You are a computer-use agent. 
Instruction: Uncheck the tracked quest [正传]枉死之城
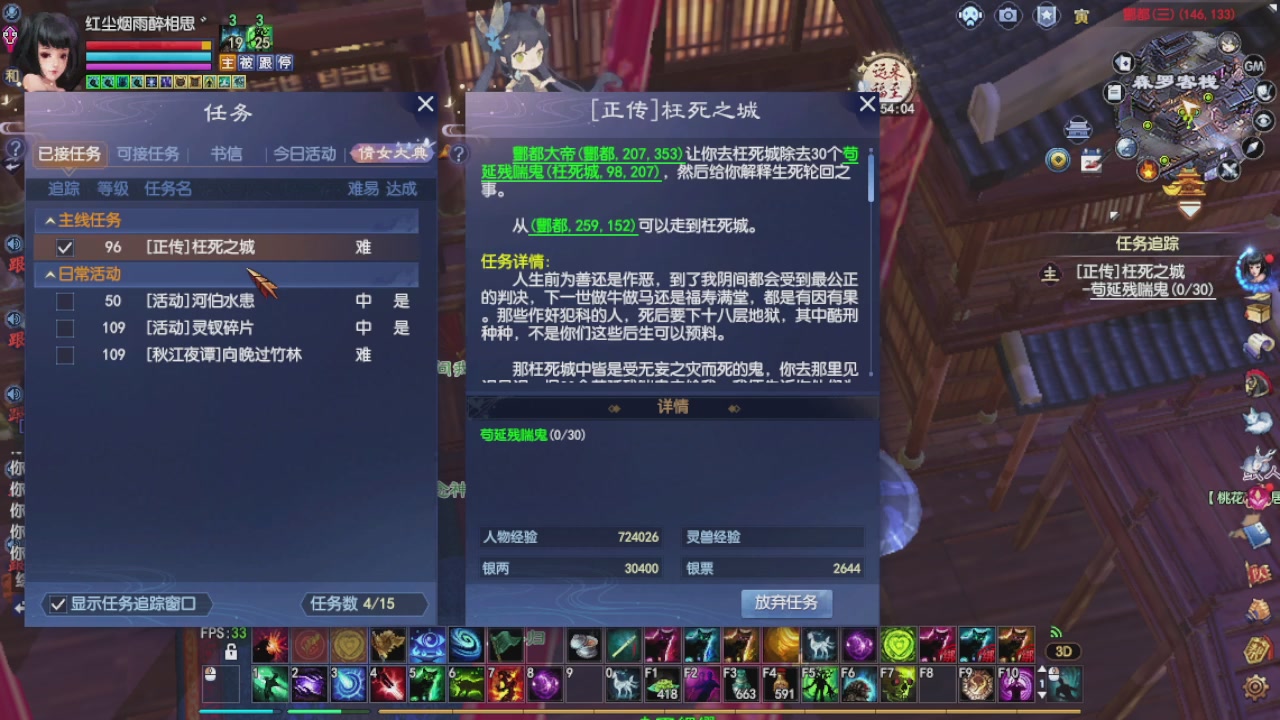64,247
